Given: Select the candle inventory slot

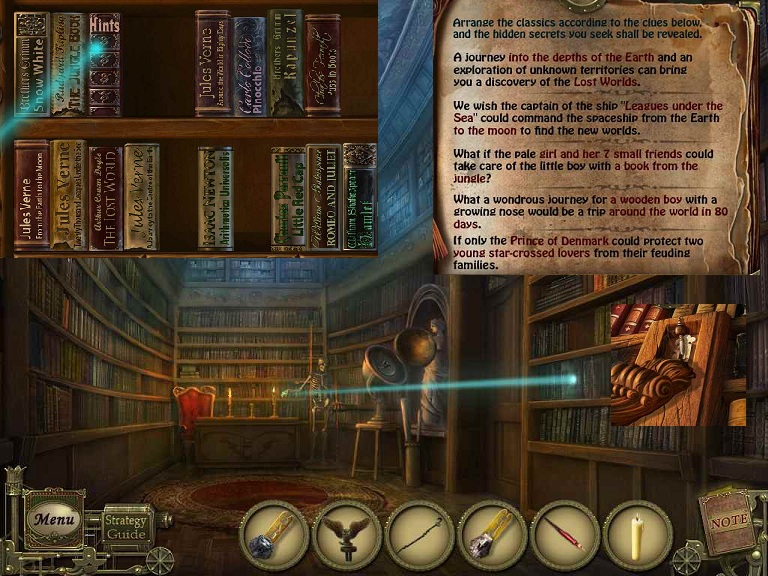Looking at the screenshot, I should 637,534.
